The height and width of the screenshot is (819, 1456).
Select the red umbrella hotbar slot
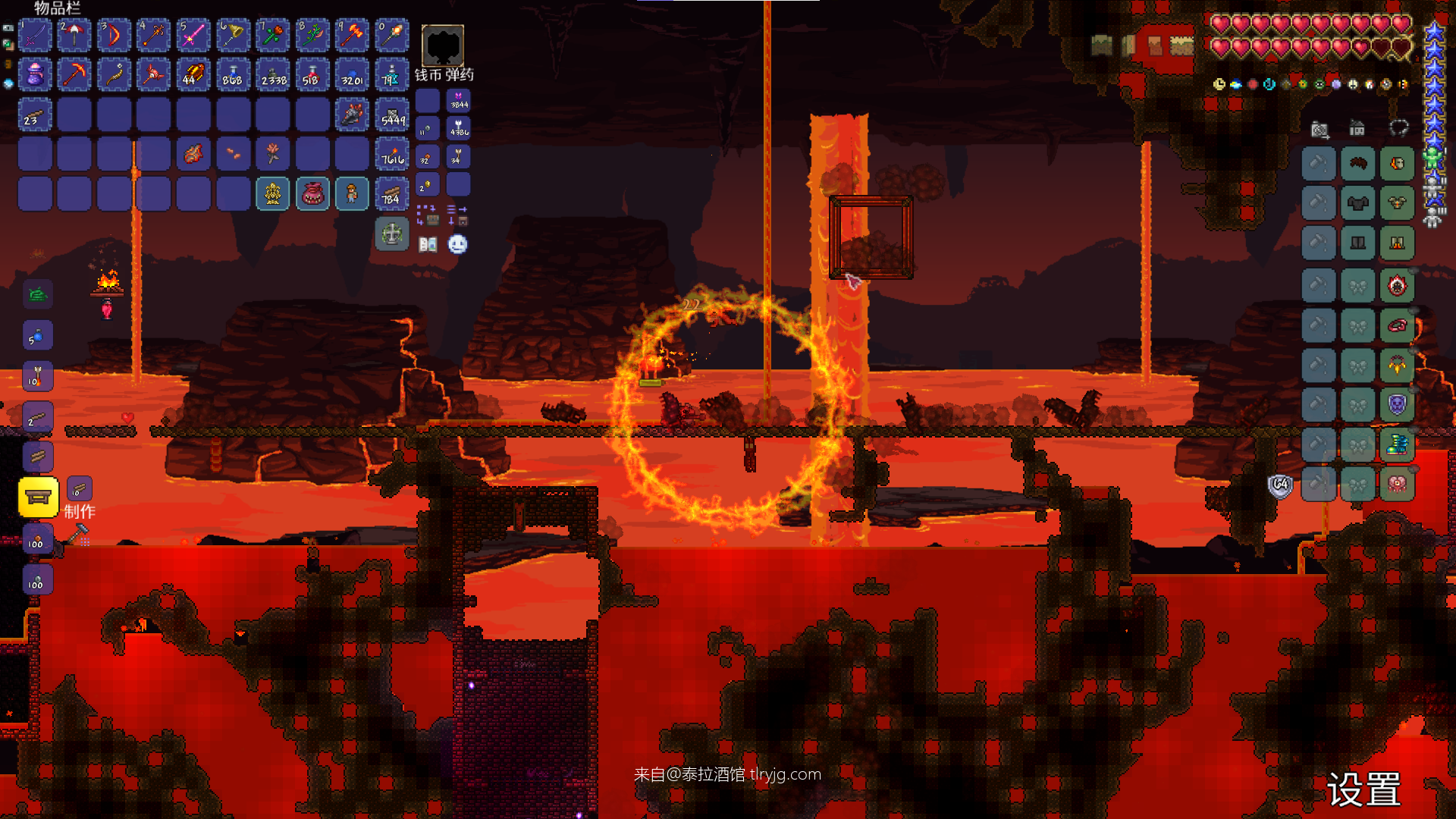coord(74,36)
